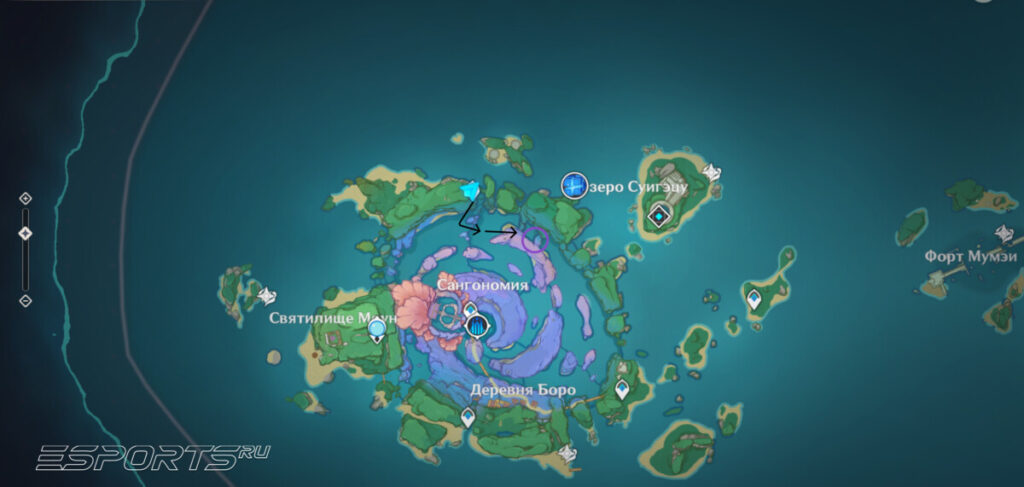This screenshot has width=1024, height=487.
Task: Open the round blue icon beside озеро Суигэцу
Action: click(x=574, y=184)
